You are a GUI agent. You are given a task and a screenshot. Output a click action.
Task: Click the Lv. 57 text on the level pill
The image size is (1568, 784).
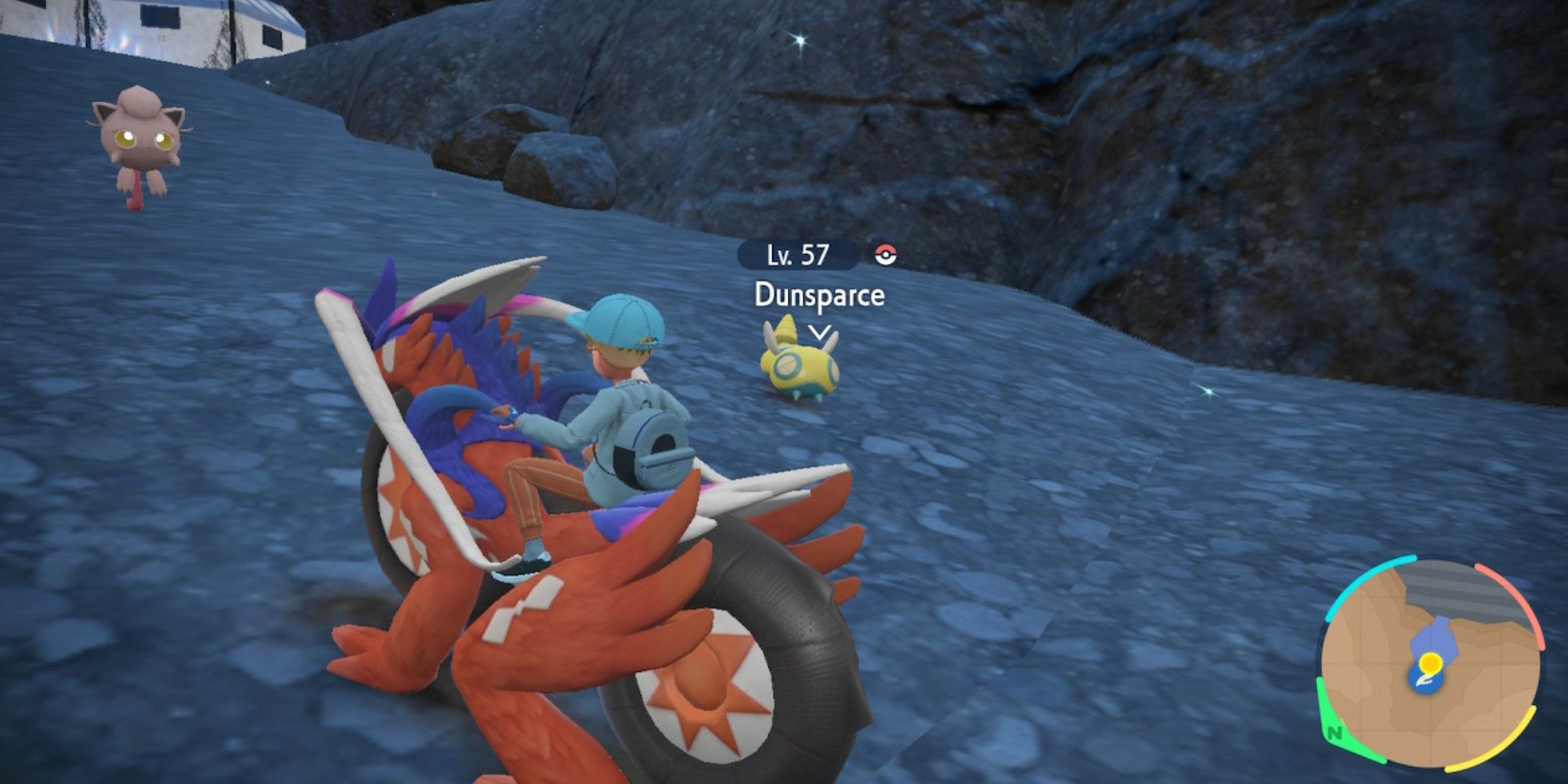(797, 255)
